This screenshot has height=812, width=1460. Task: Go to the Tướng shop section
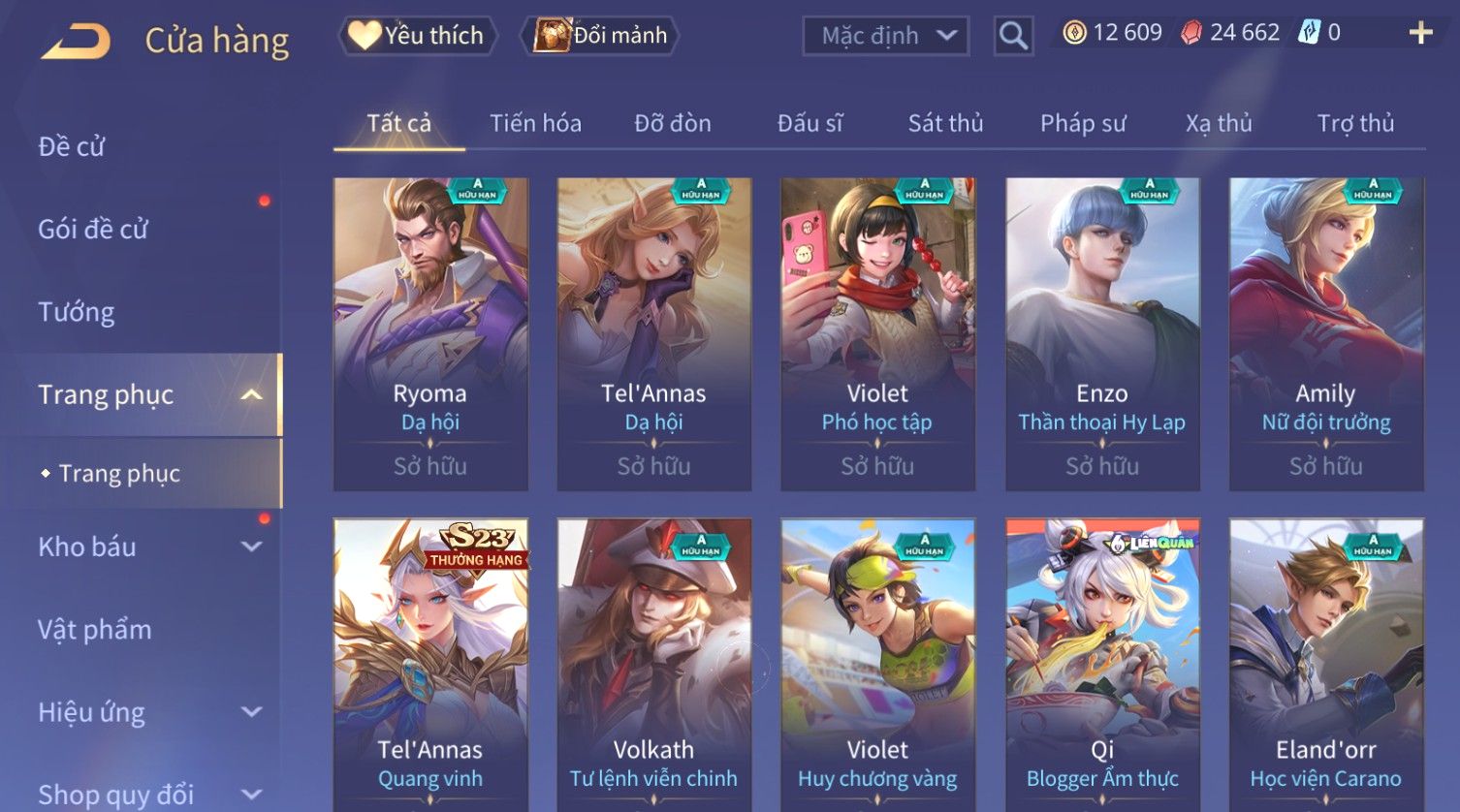click(77, 312)
